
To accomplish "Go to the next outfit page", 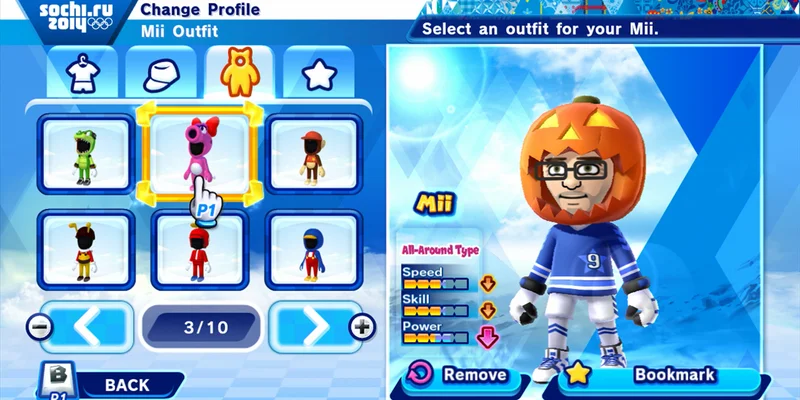I will 314,326.
